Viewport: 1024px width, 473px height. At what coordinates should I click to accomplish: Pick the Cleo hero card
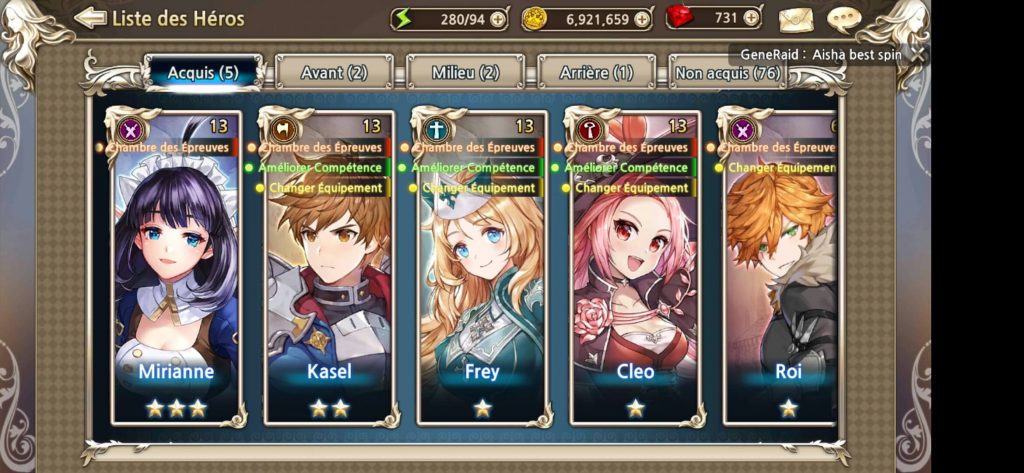635,270
